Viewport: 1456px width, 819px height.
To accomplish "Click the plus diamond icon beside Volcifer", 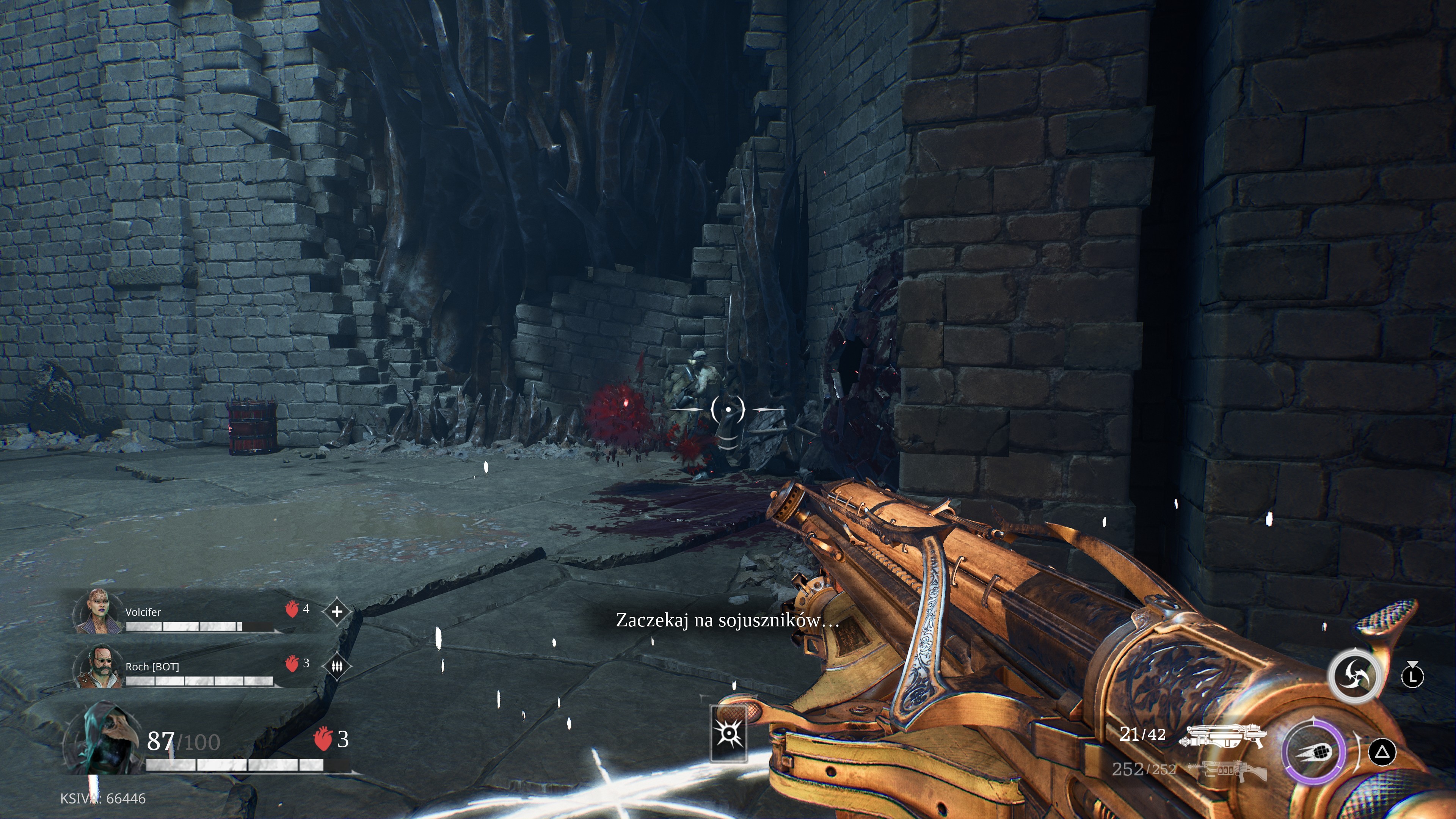I will [x=337, y=611].
